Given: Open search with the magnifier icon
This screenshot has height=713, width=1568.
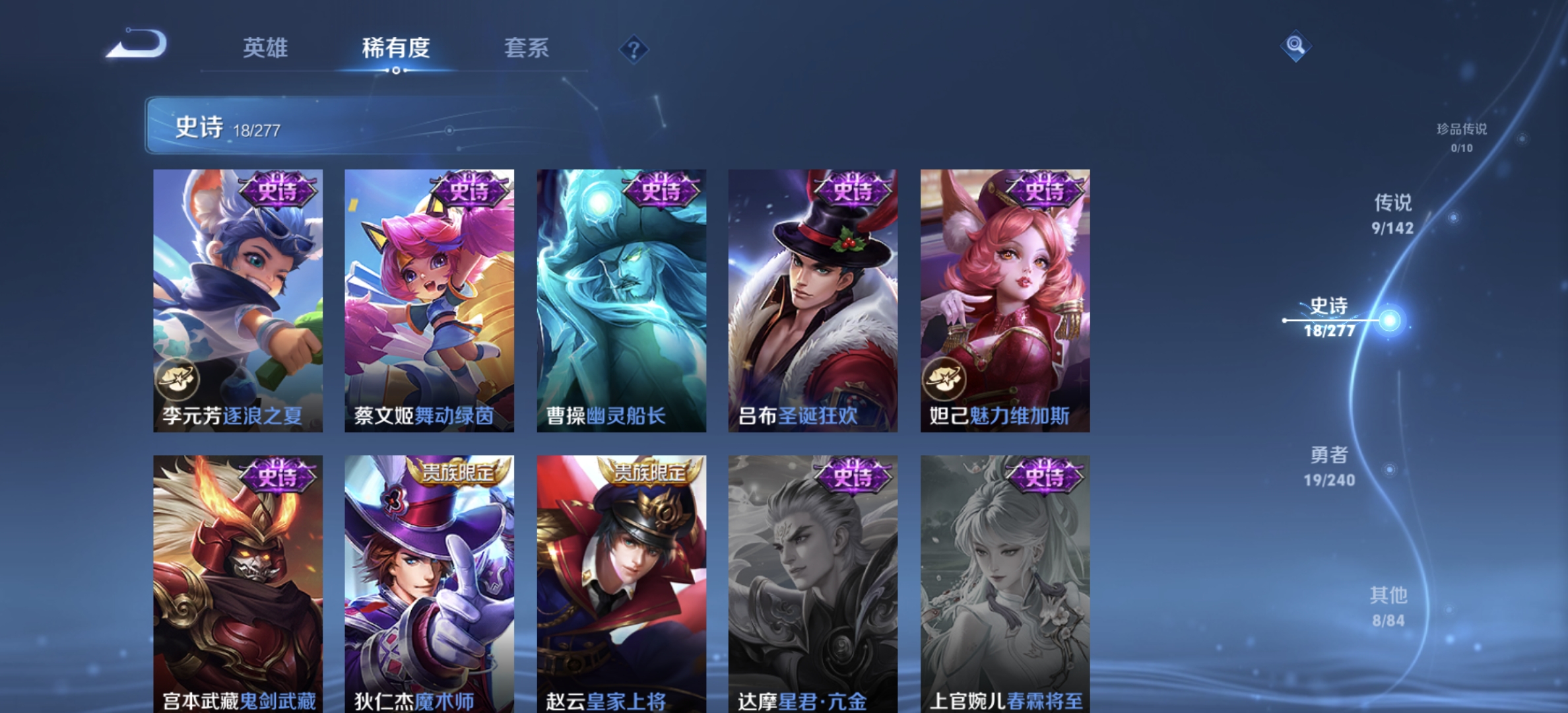Looking at the screenshot, I should click(x=1295, y=46).
